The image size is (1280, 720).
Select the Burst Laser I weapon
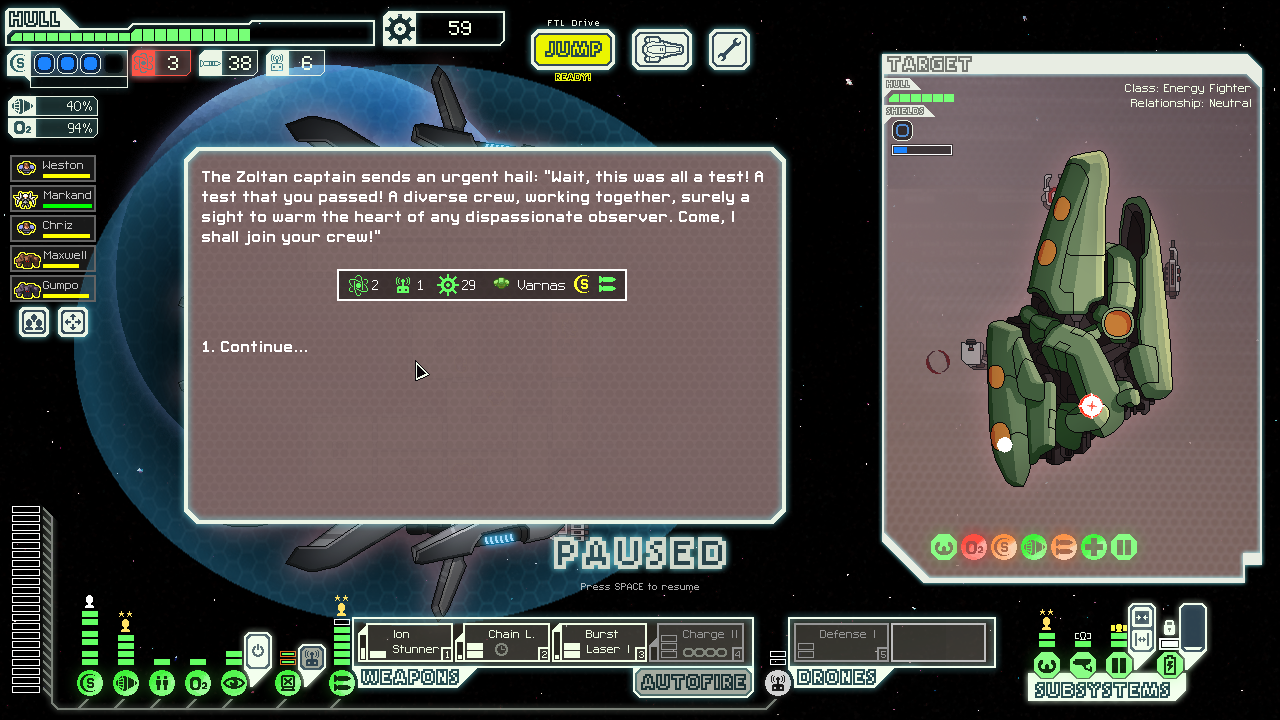(x=600, y=642)
